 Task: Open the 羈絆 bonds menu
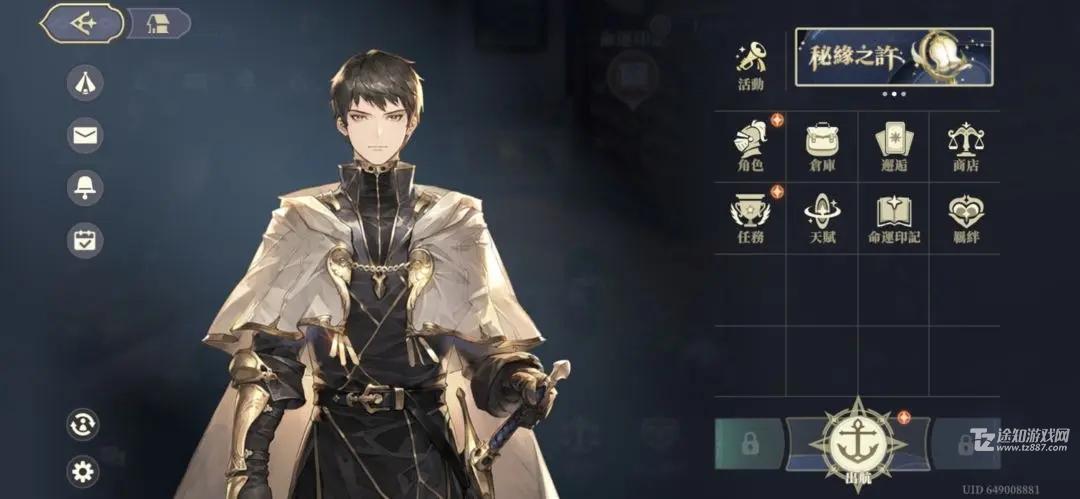(x=965, y=218)
